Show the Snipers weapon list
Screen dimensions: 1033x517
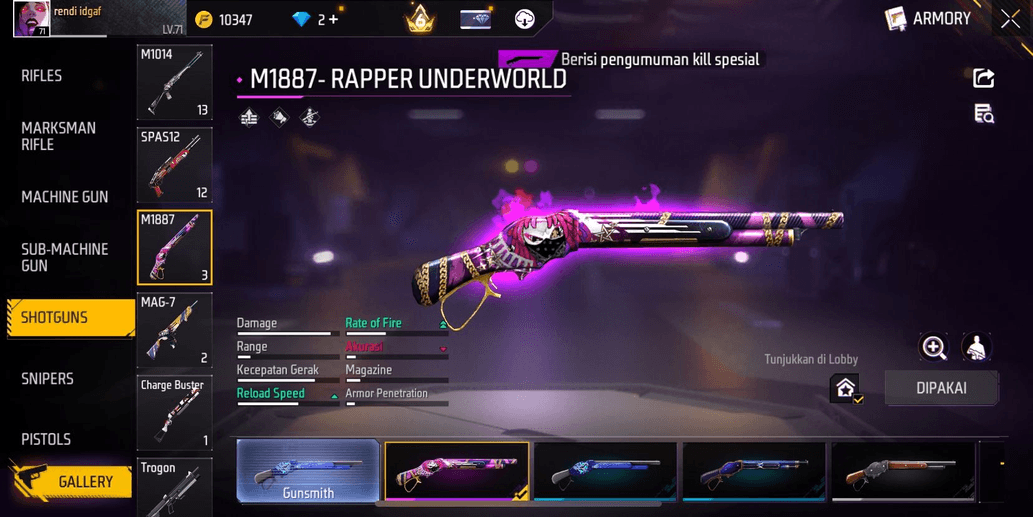[x=48, y=379]
